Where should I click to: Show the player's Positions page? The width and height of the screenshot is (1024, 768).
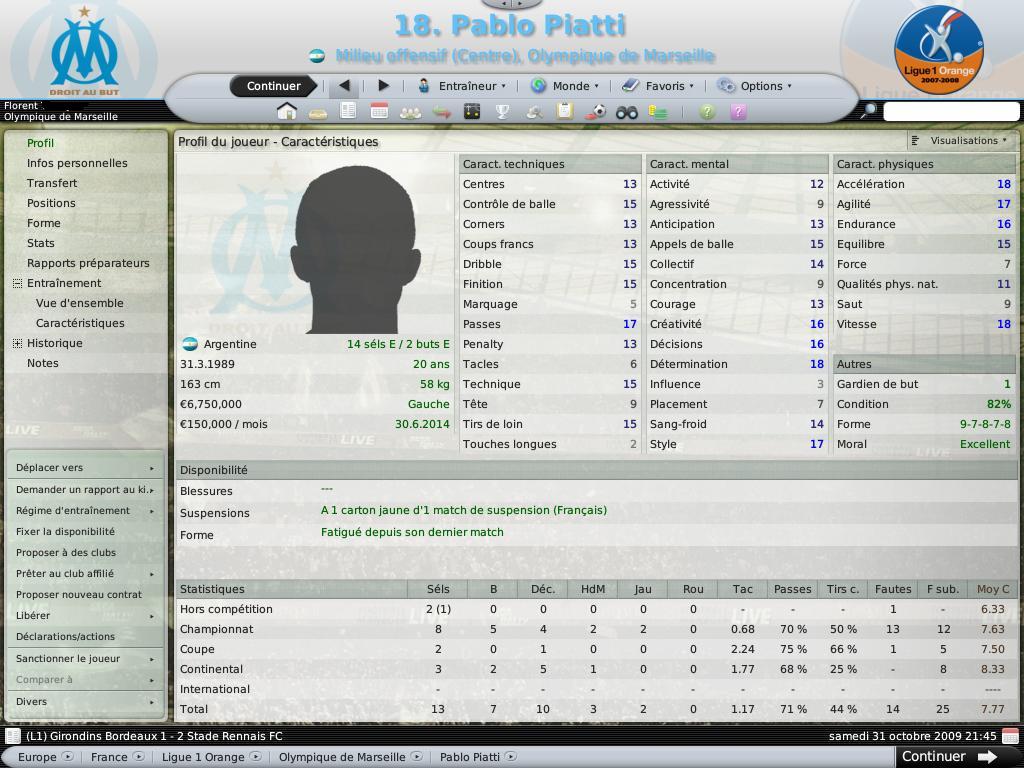coord(51,203)
